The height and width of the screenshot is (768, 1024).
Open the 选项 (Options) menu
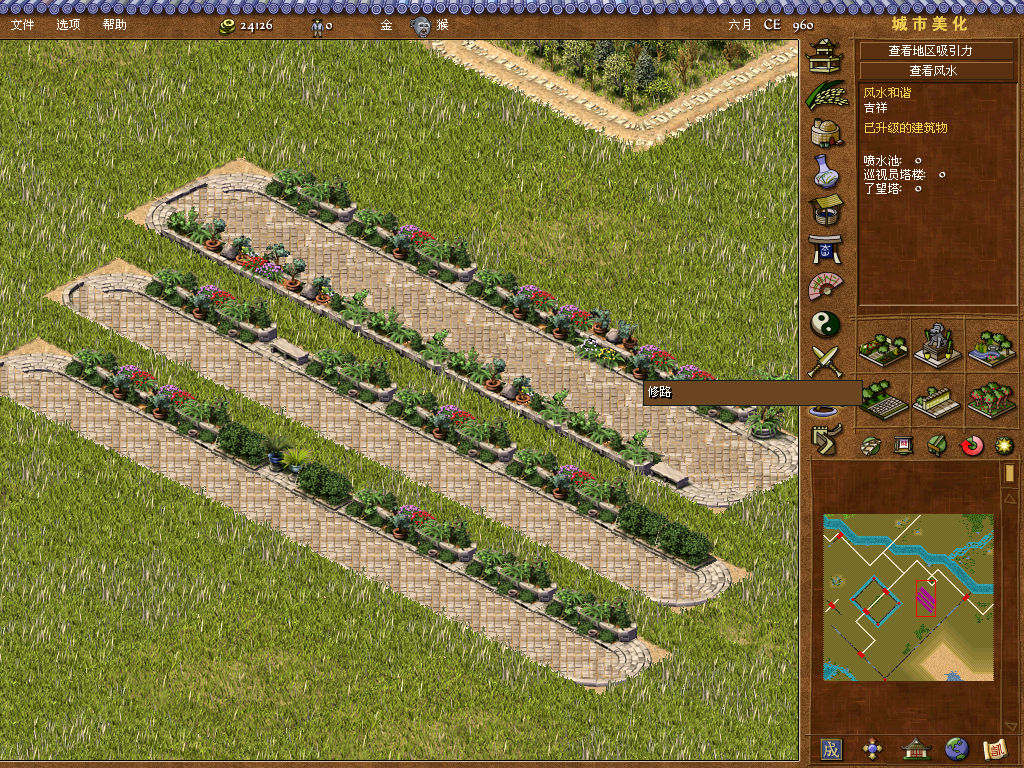coord(69,24)
